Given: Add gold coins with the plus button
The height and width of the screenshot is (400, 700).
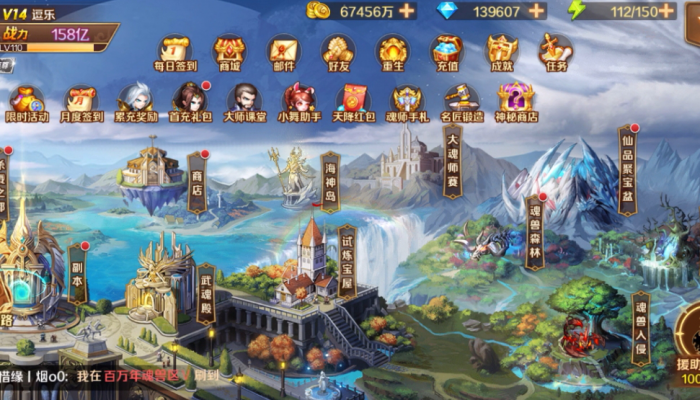Looking at the screenshot, I should (406, 11).
